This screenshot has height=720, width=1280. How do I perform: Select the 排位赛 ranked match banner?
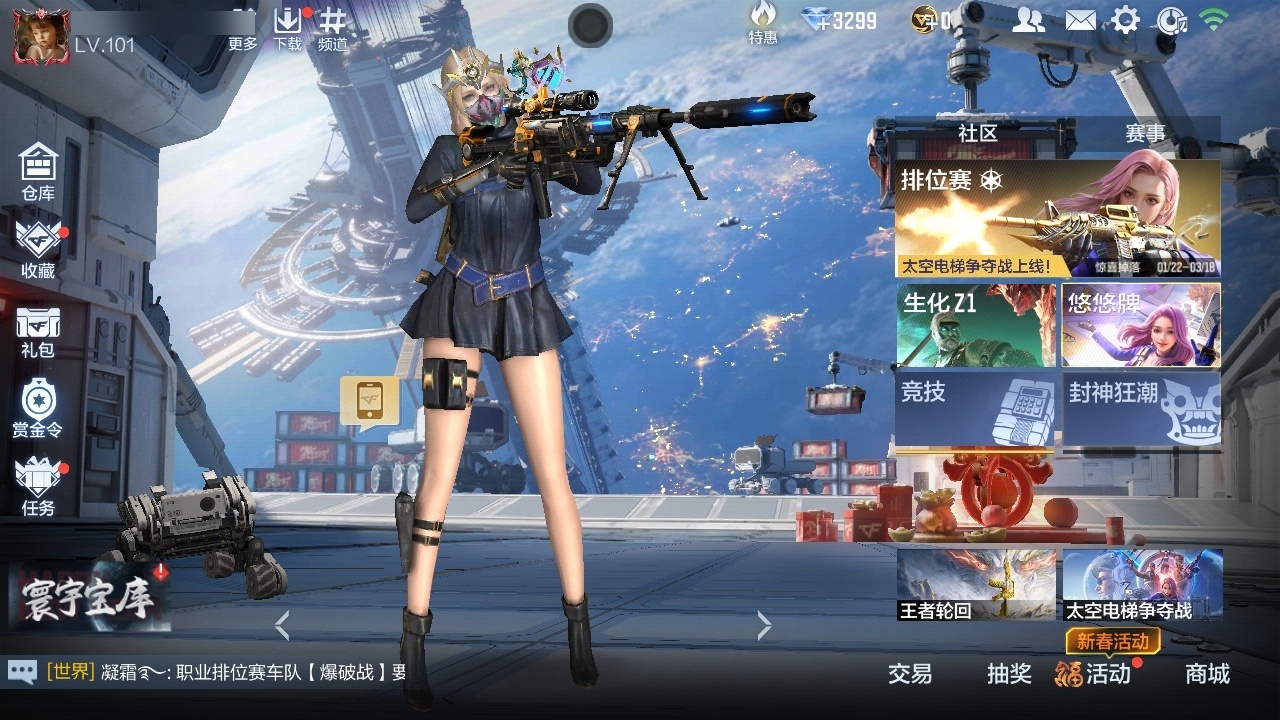pos(1057,219)
